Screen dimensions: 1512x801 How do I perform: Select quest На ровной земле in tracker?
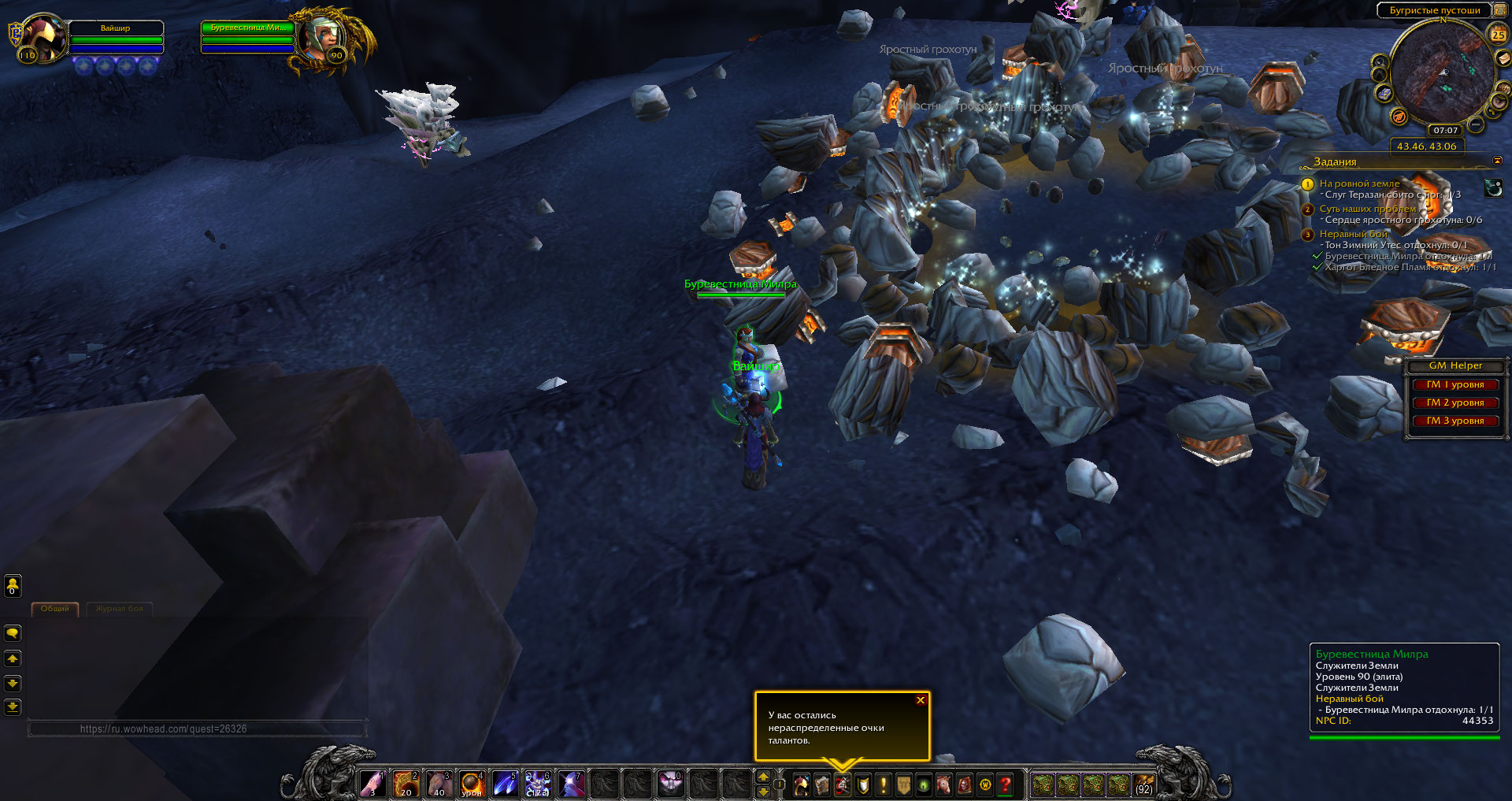coord(1359,184)
